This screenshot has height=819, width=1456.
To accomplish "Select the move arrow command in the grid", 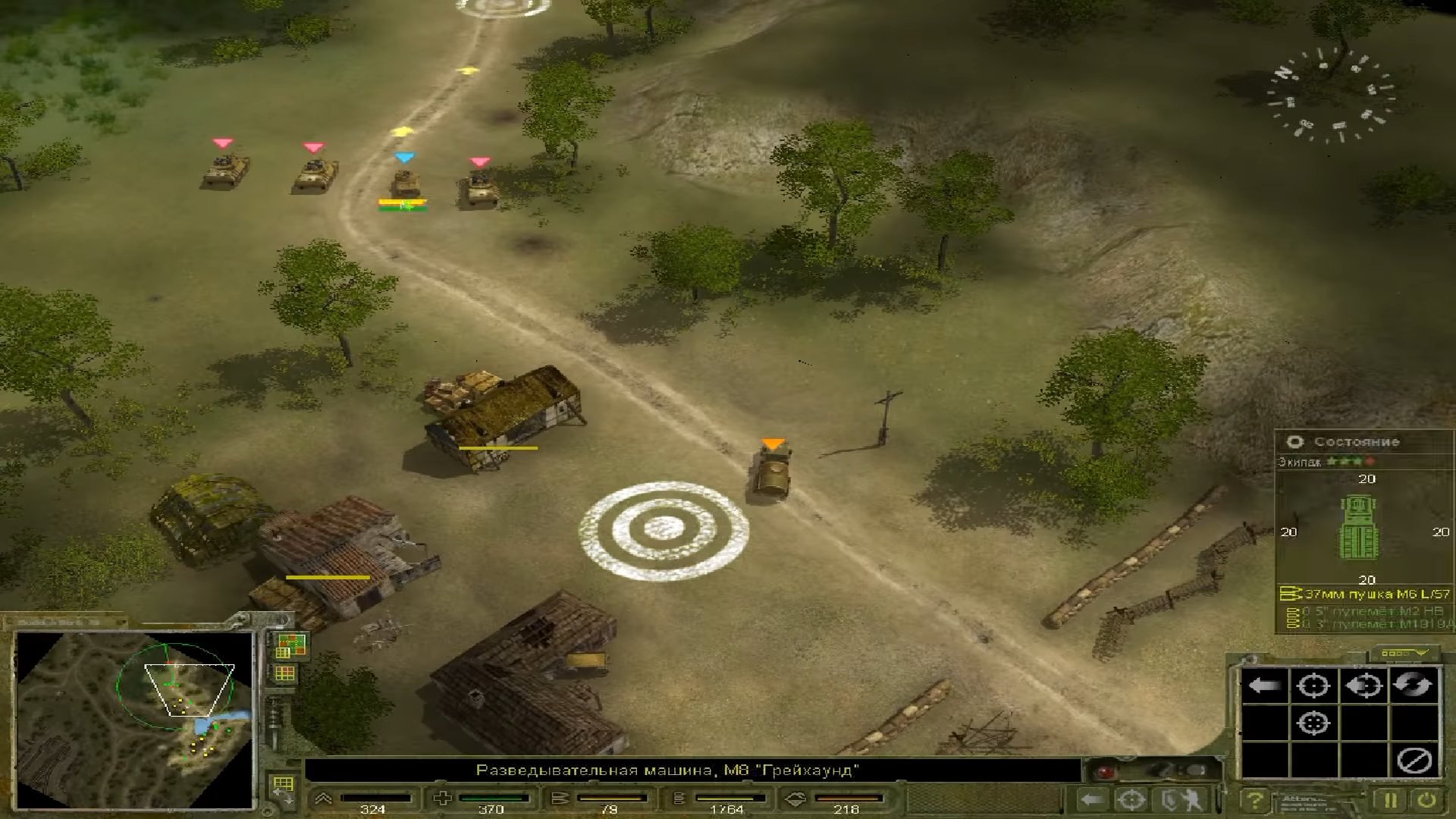I will [x=1264, y=686].
